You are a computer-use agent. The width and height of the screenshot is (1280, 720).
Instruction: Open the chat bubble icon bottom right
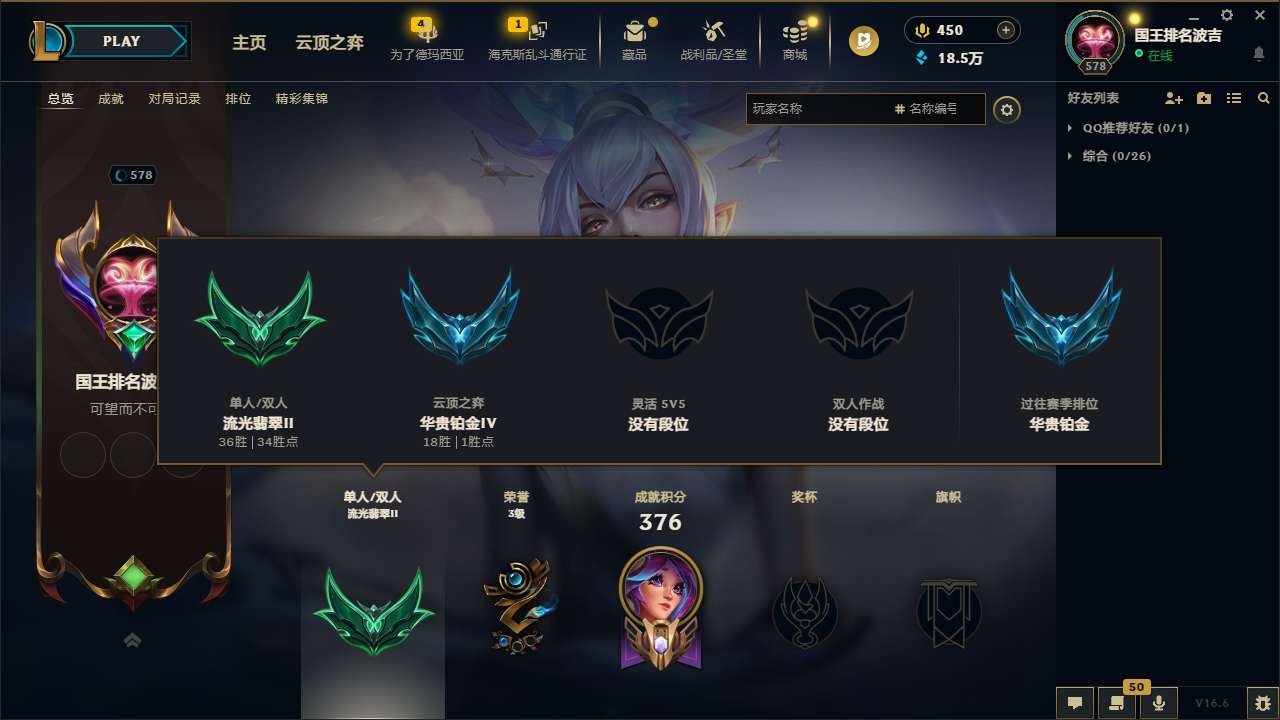[x=1075, y=703]
